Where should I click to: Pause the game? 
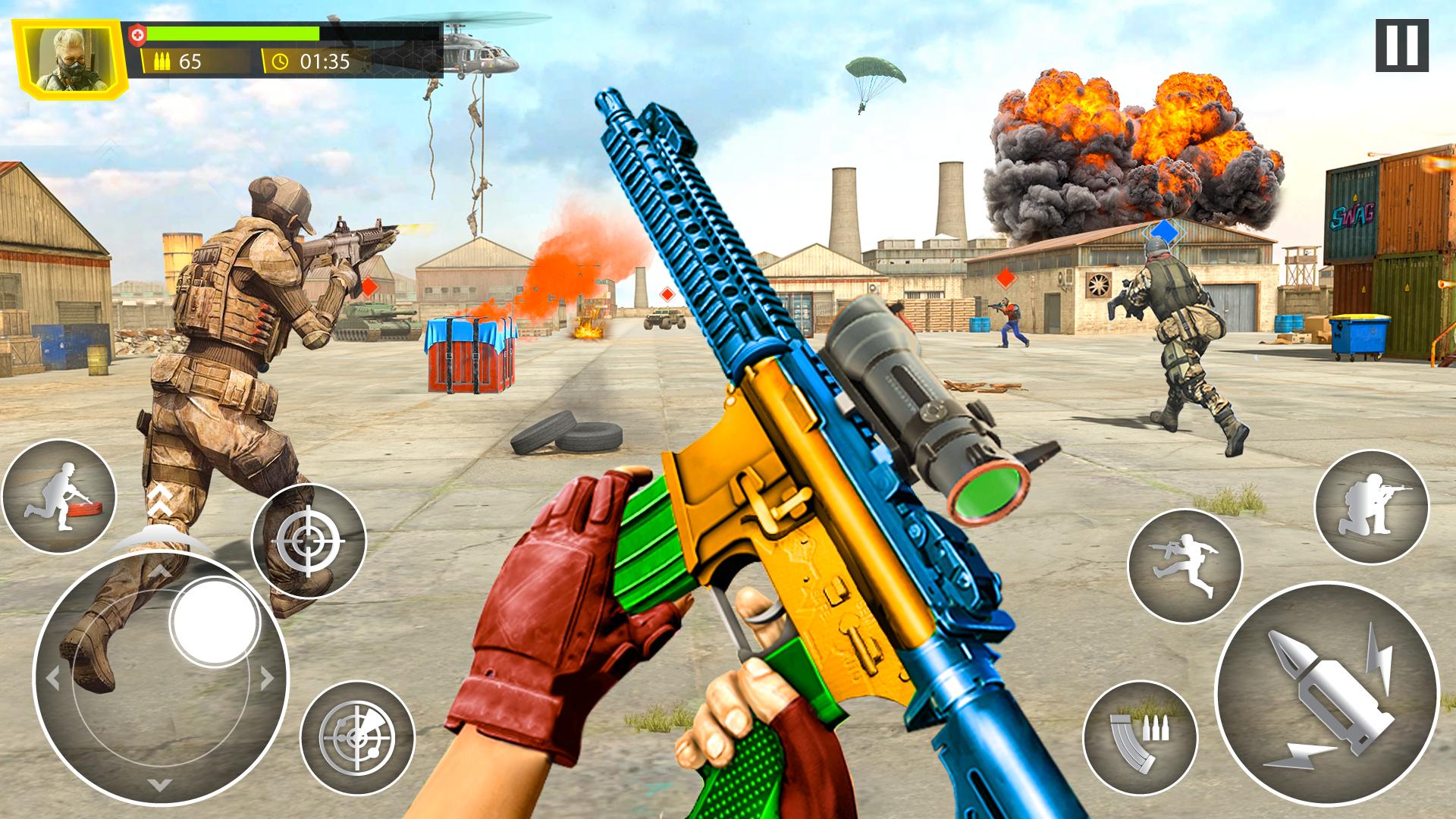point(1401,46)
